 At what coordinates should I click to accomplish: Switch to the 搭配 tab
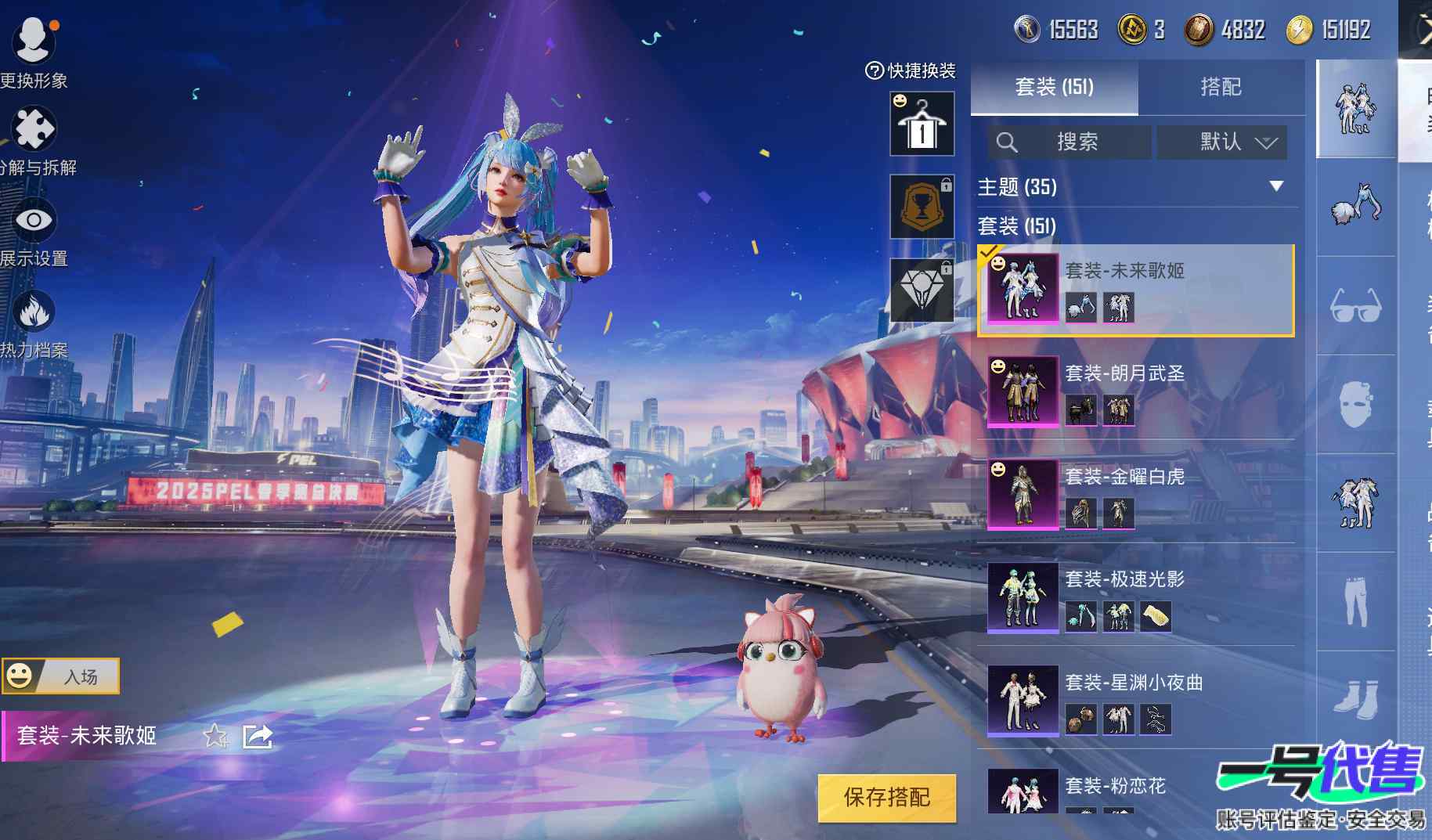tap(1221, 87)
